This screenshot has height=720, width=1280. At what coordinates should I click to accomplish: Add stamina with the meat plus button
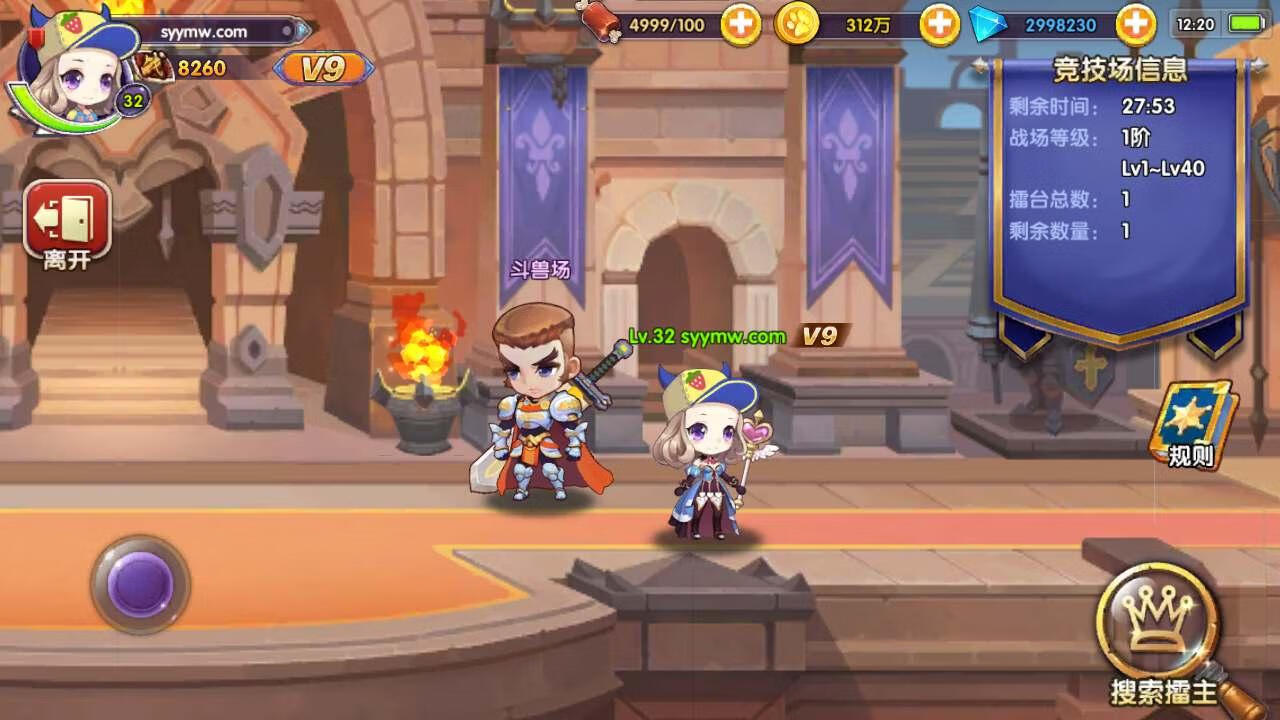(741, 25)
